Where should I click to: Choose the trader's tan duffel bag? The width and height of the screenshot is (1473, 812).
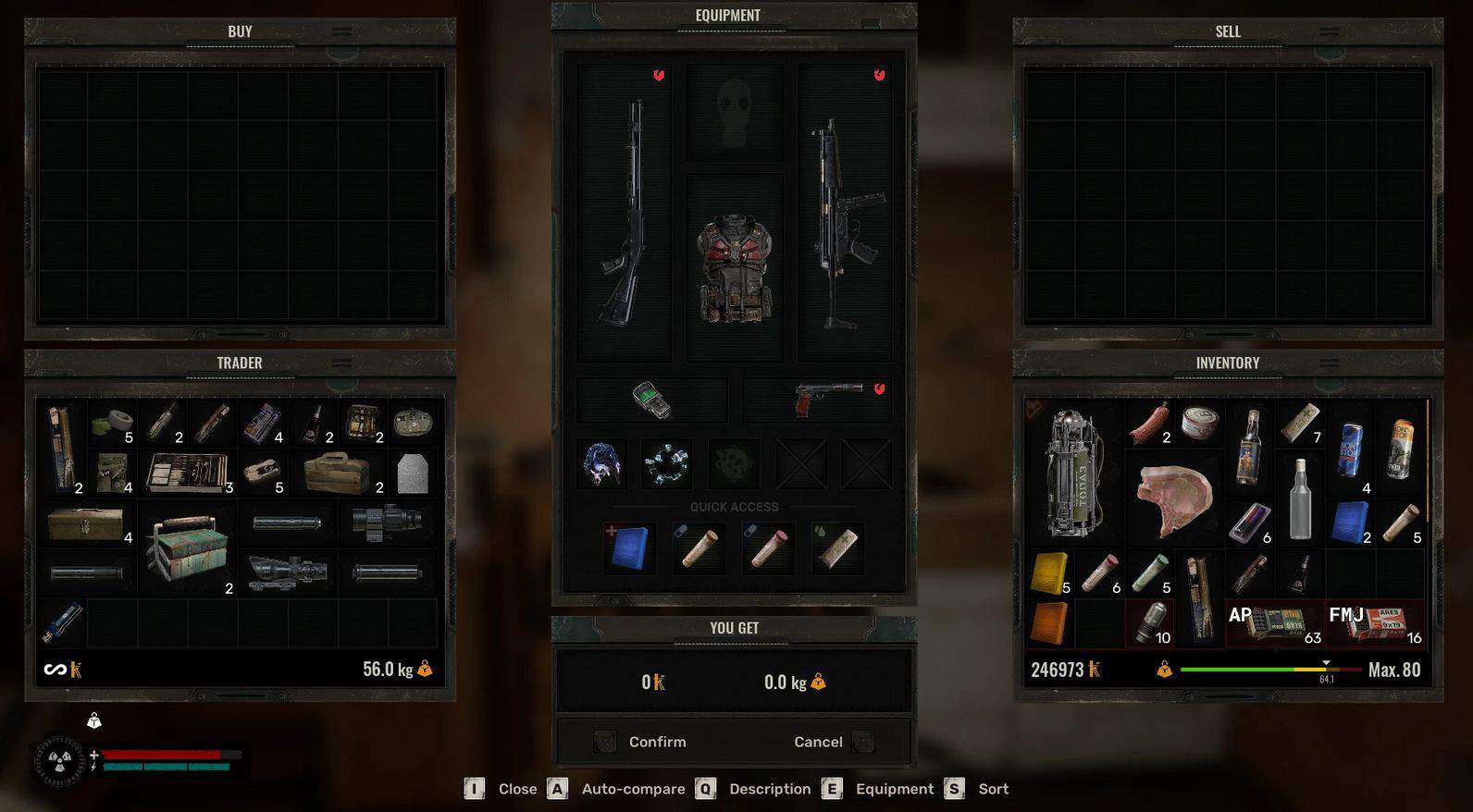pyautogui.click(x=337, y=474)
